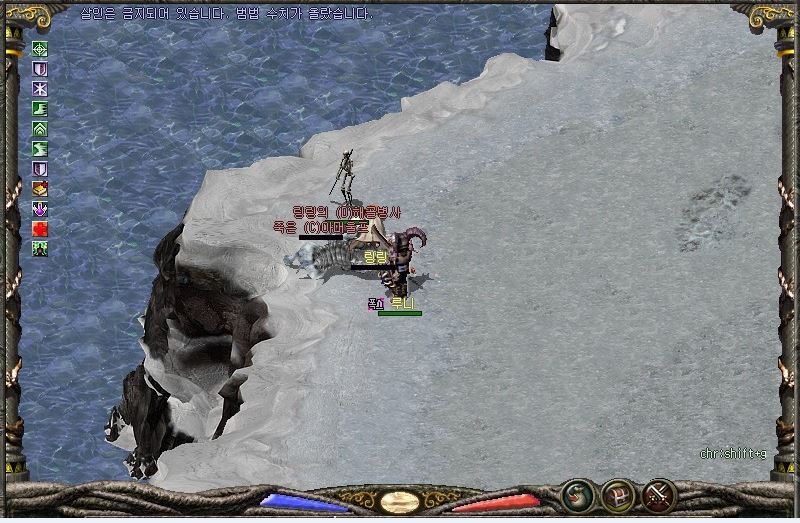Click the golden oval center button
The width and height of the screenshot is (800, 523).
pos(400,501)
